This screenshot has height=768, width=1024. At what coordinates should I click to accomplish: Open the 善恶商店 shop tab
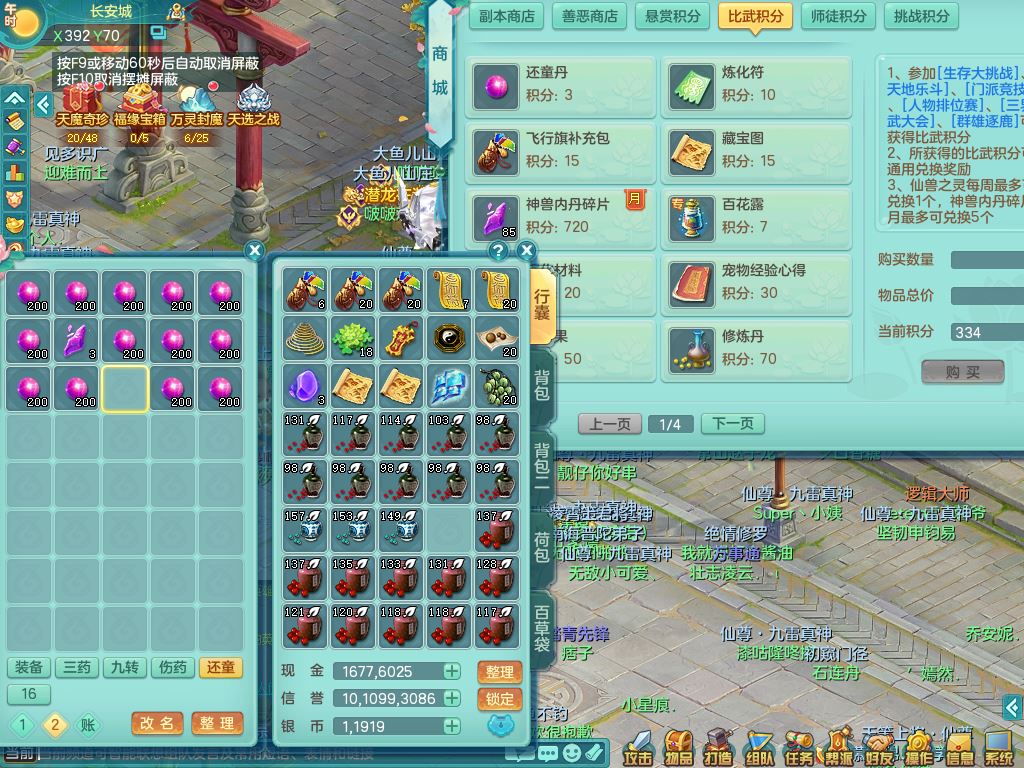point(589,16)
